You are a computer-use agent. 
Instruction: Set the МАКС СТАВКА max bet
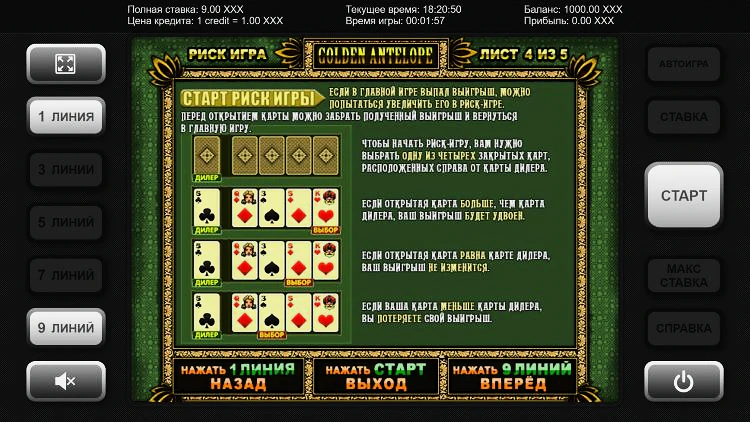684,274
